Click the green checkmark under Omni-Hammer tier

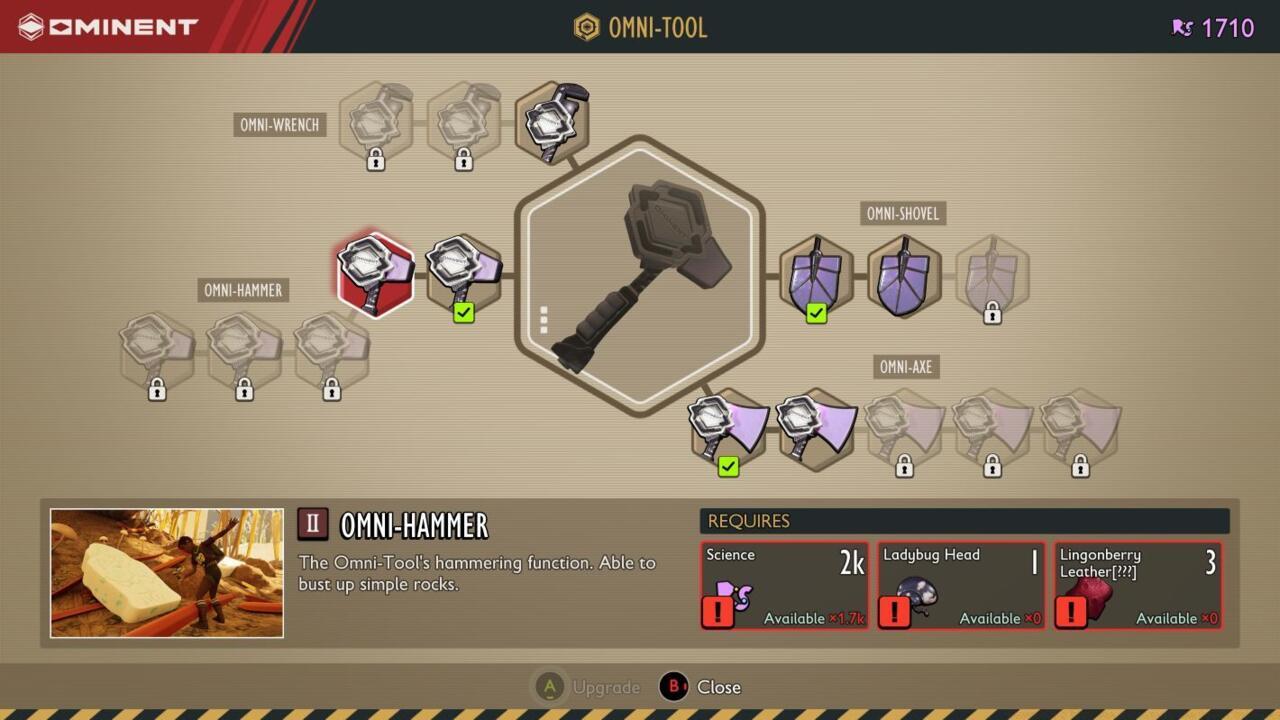pos(463,314)
